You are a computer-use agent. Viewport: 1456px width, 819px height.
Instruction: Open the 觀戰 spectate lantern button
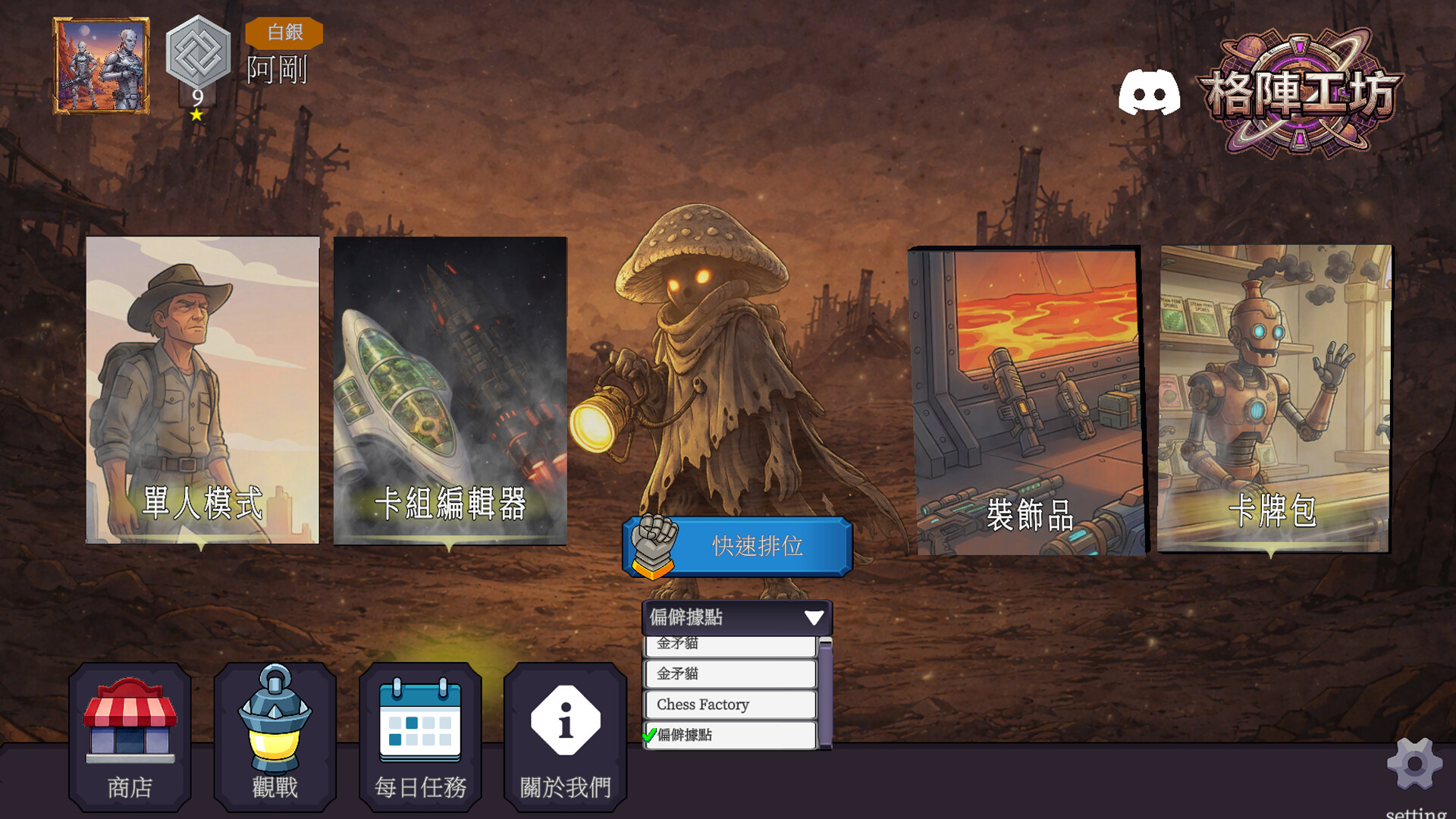coord(275,736)
